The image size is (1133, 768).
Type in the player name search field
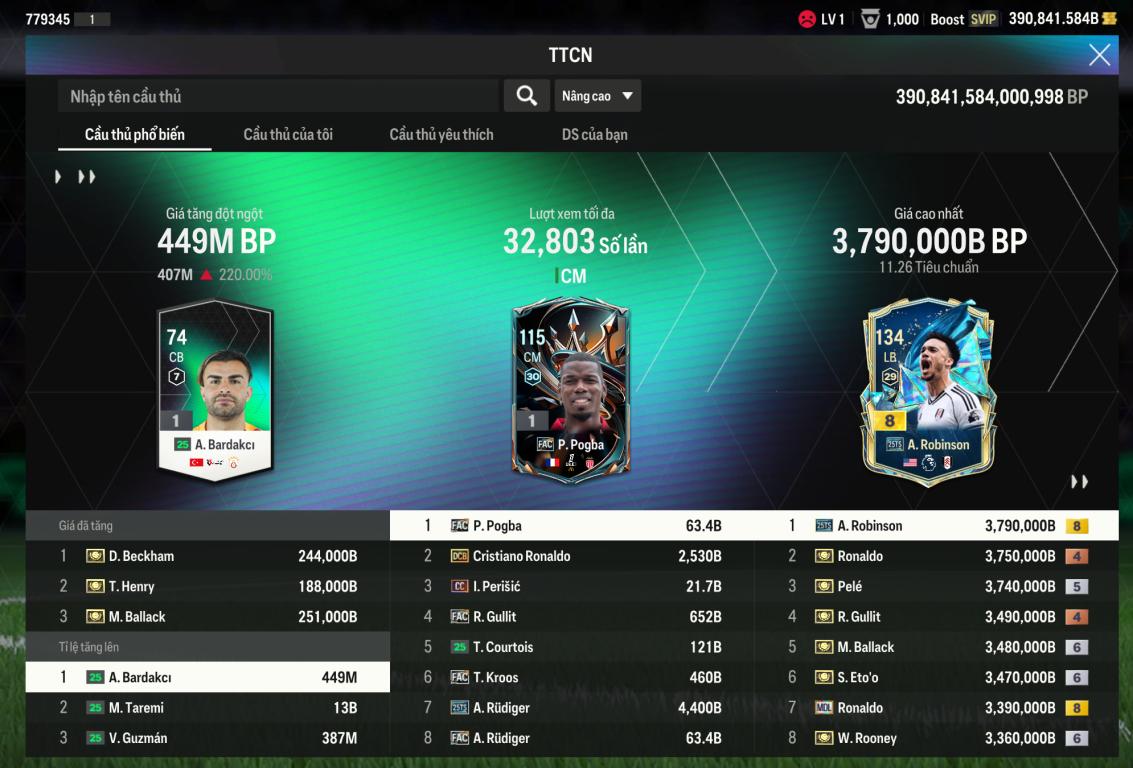click(x=278, y=96)
